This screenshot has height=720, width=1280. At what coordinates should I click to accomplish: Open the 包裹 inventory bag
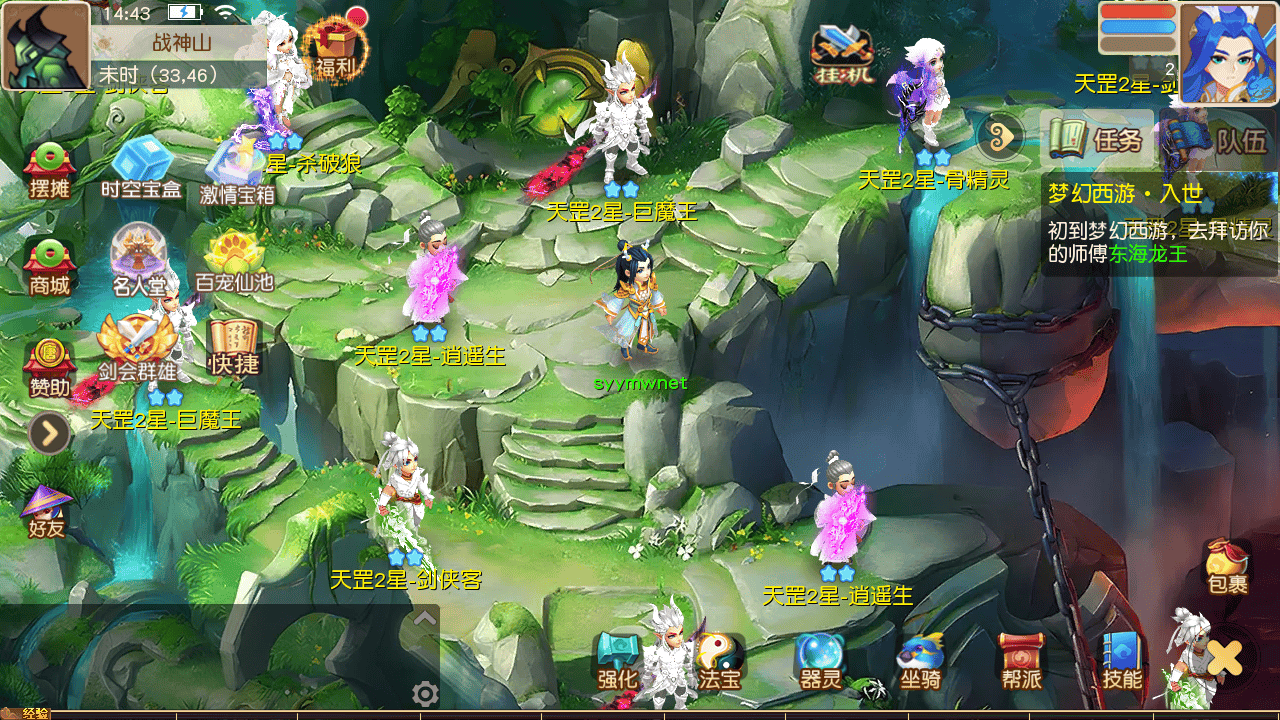[1227, 567]
